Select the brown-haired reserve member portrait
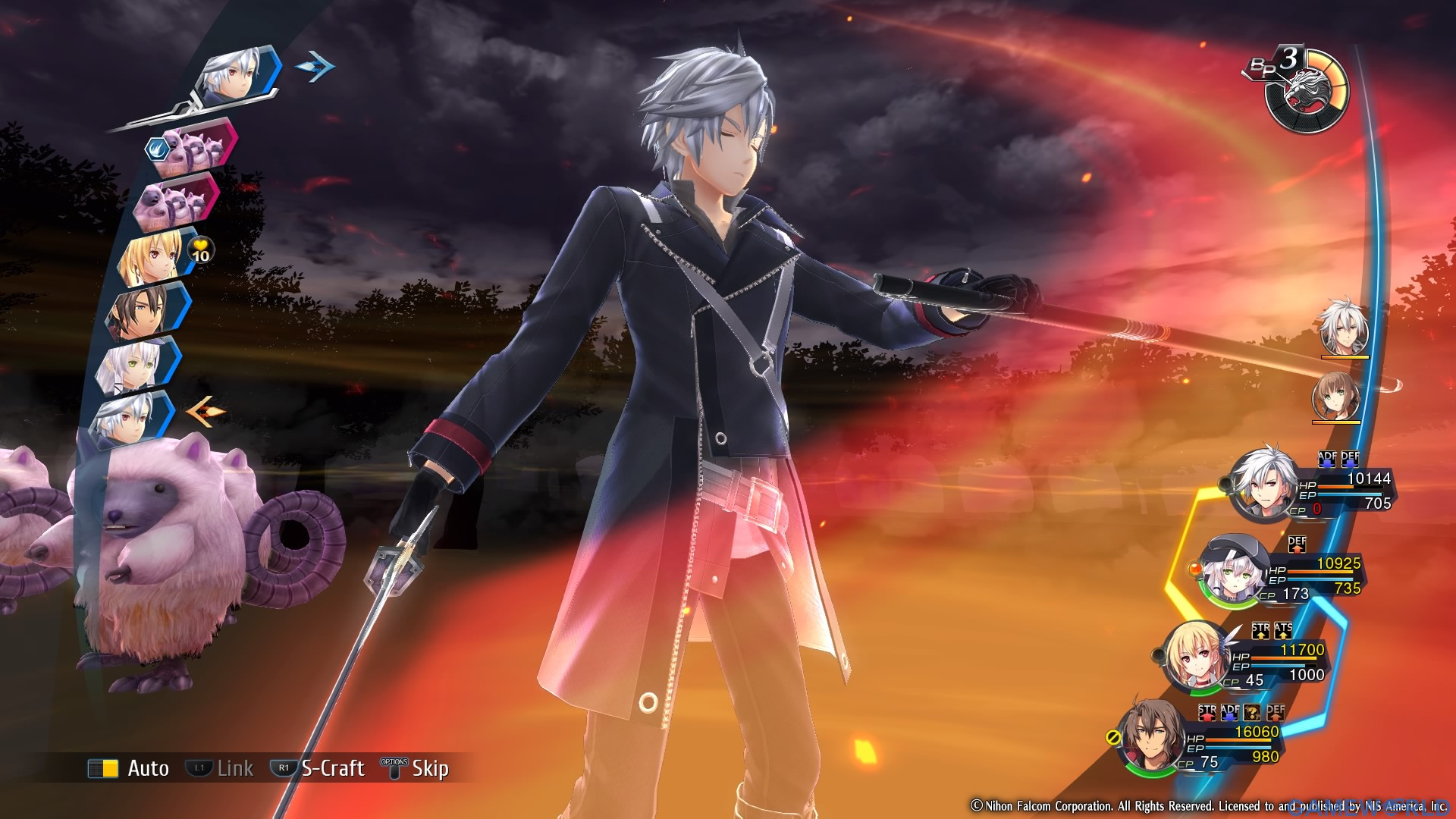Image resolution: width=1456 pixels, height=819 pixels. [x=1336, y=395]
